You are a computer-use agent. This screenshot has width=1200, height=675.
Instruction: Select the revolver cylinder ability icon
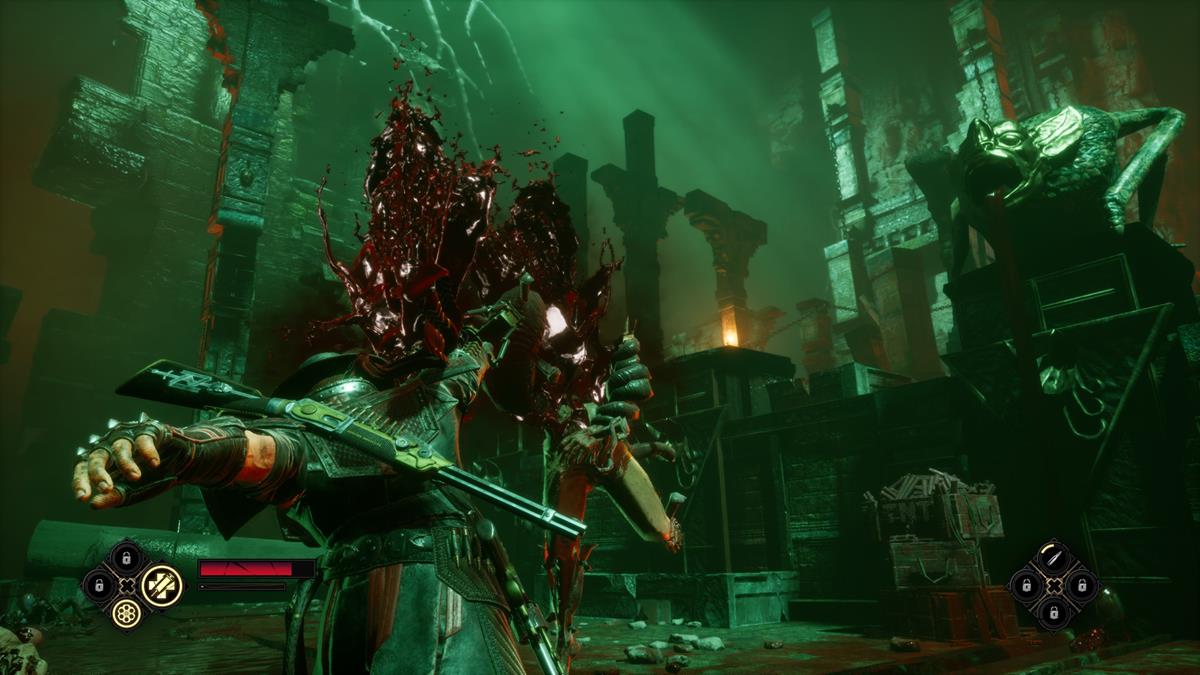coord(127,614)
